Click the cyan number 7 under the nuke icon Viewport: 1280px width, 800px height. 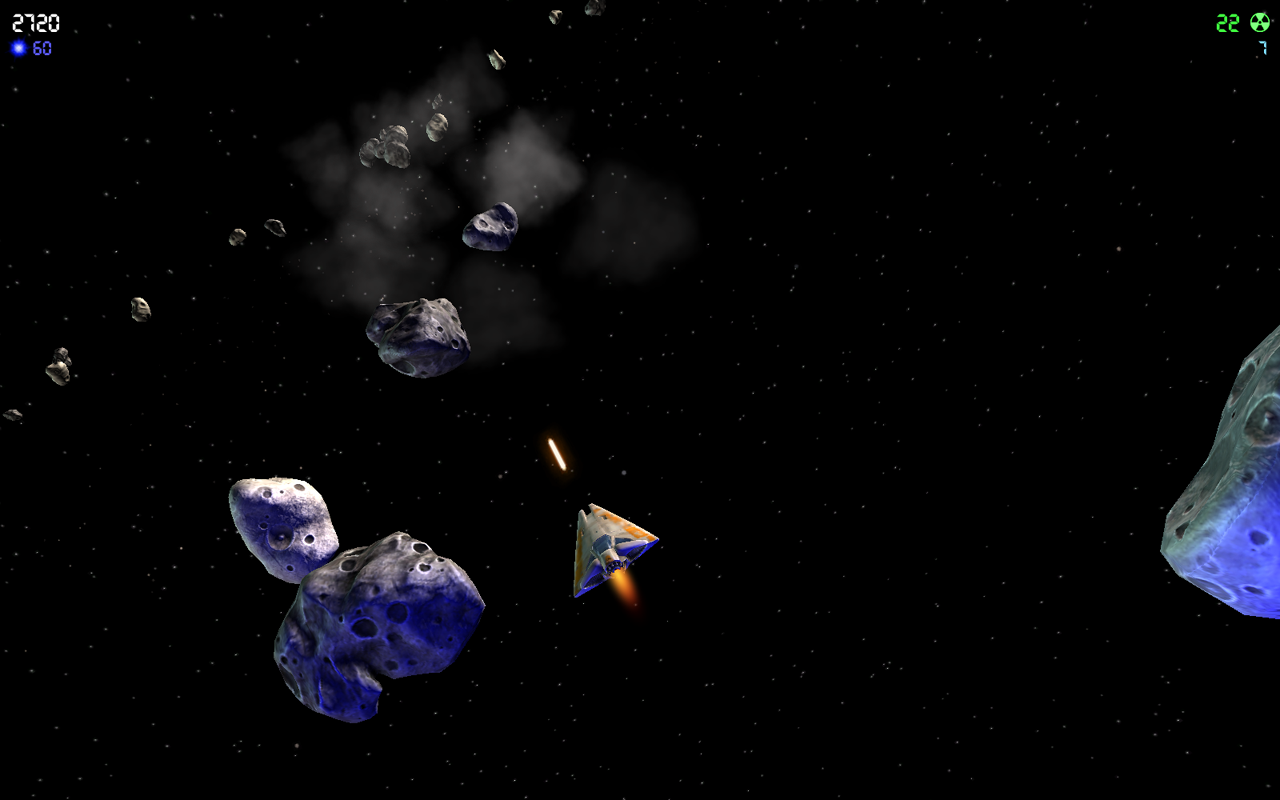tap(1262, 47)
